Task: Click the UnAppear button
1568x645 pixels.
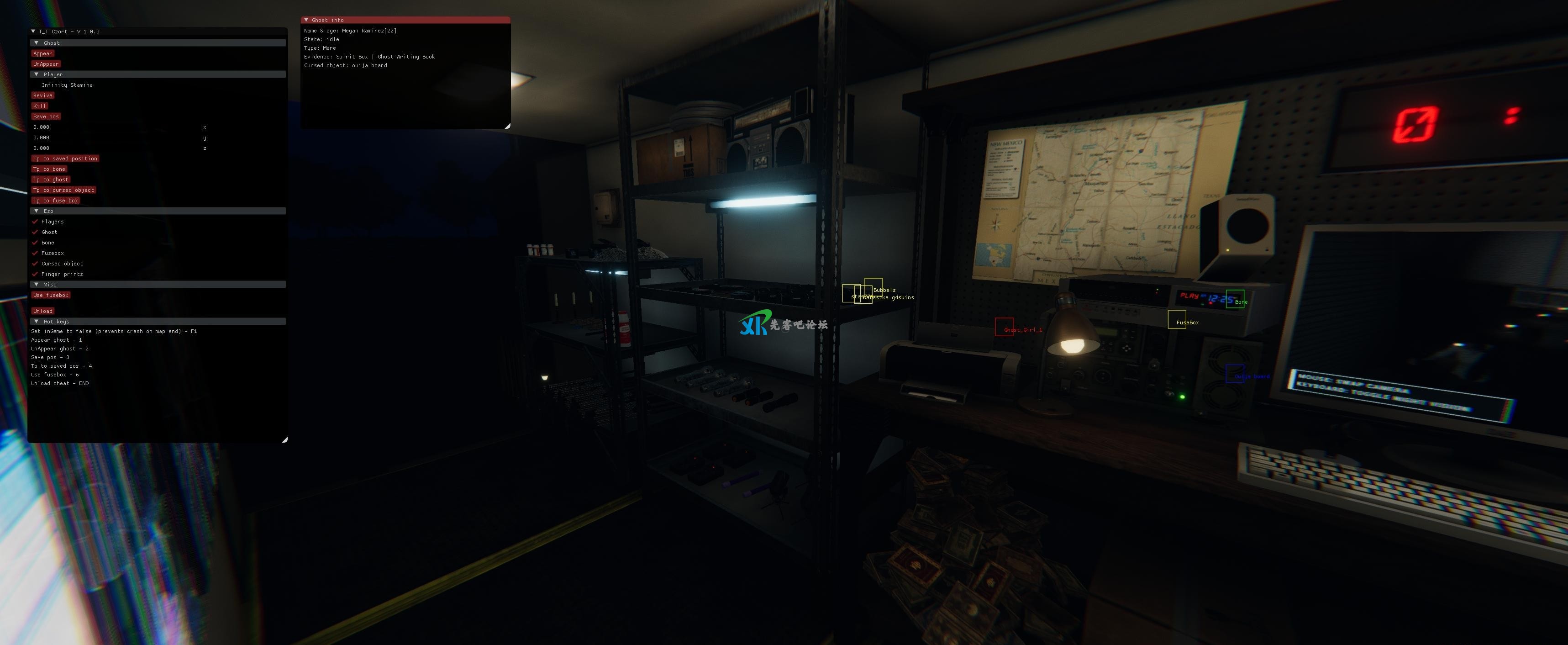Action: pos(46,64)
